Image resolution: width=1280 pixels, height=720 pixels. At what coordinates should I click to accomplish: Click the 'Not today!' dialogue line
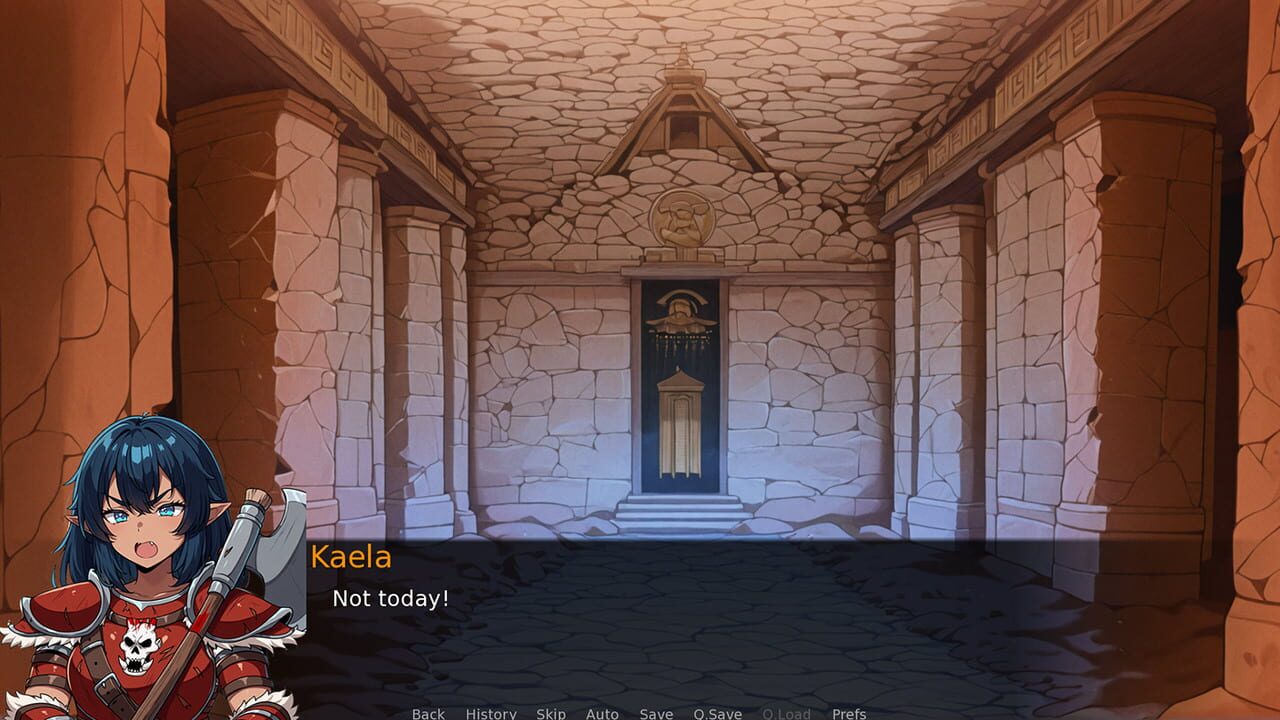coord(389,600)
